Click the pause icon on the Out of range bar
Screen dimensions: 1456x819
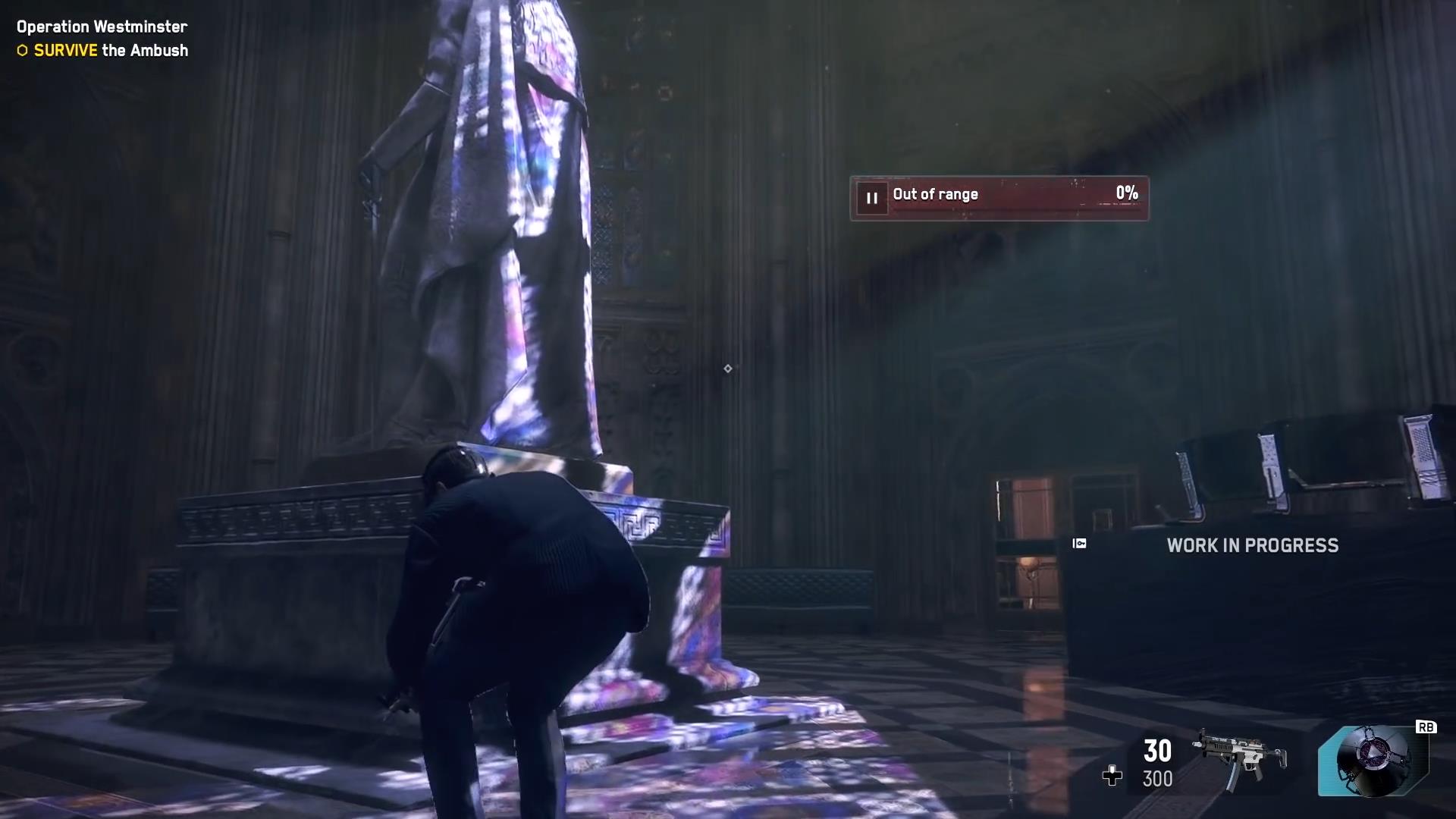[x=872, y=199]
